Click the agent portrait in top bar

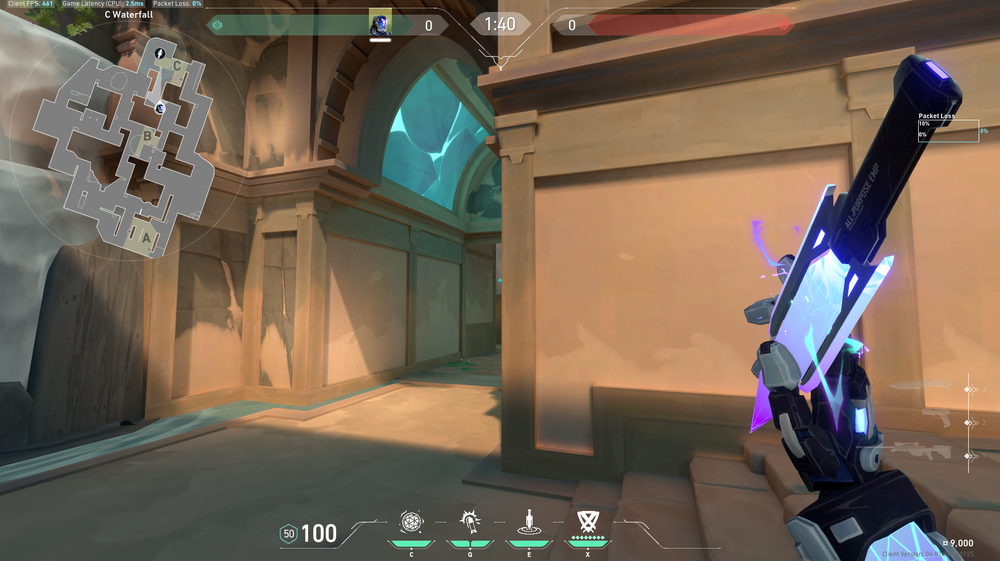click(380, 24)
